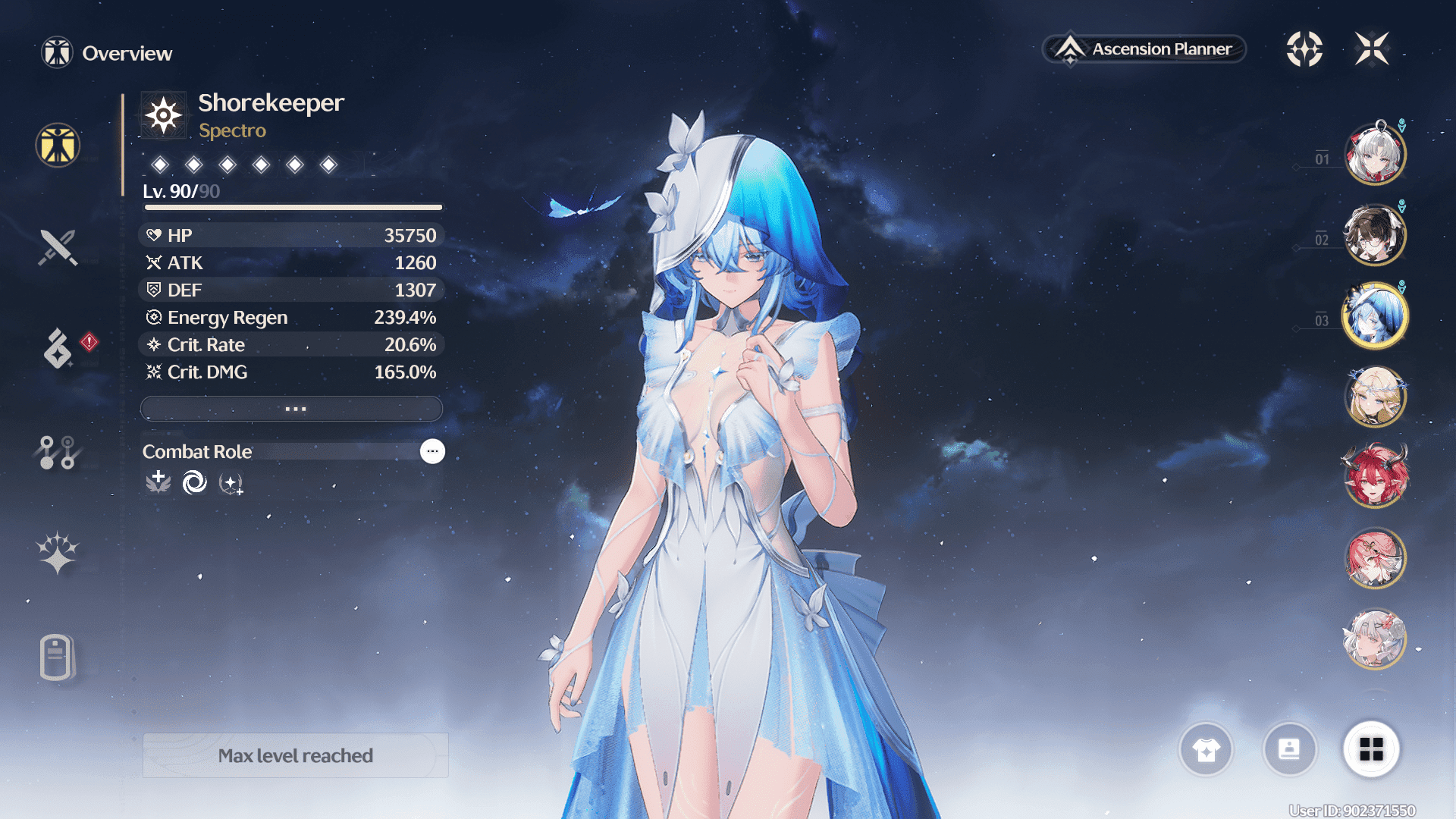Expand full stats with the three-dot bar

(292, 409)
